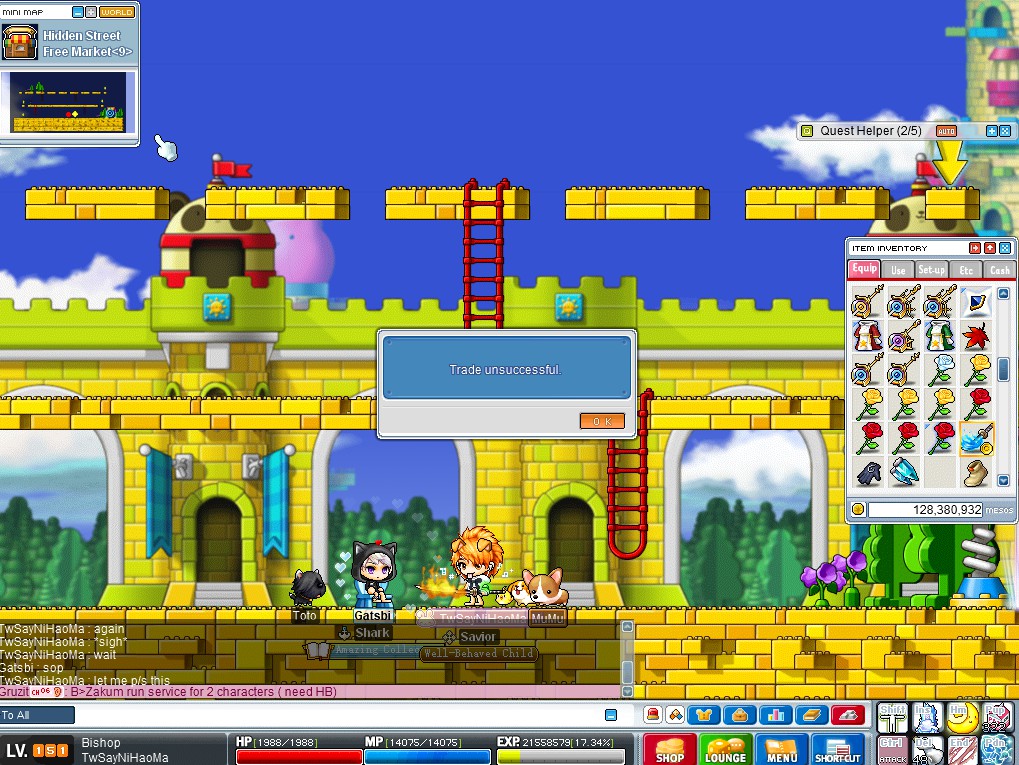This screenshot has height=765, width=1019.
Task: Switch to the Use inventory tab
Action: [898, 270]
